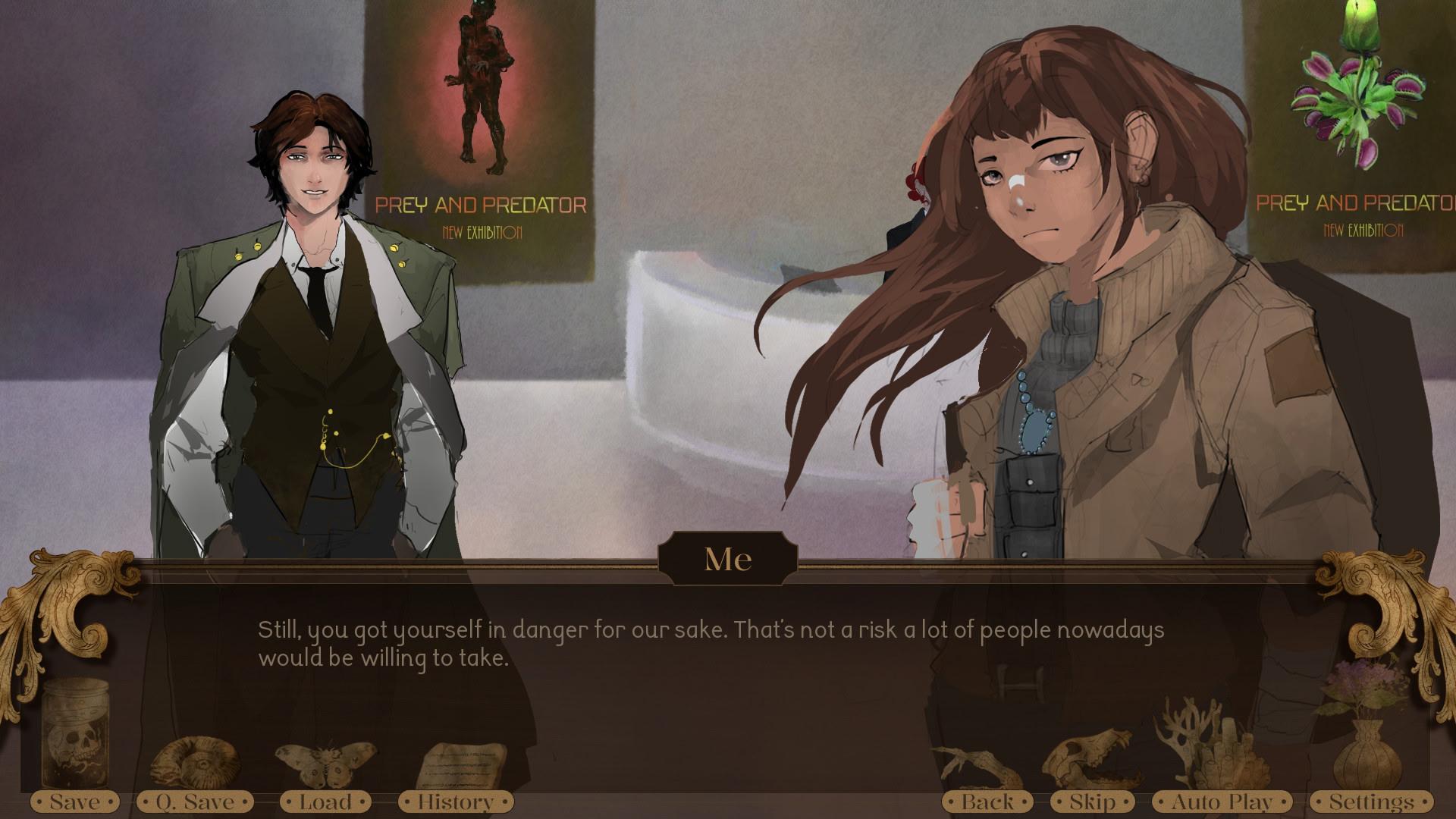Quick save with Q. Save
The height and width of the screenshot is (819, 1456).
coord(195,802)
